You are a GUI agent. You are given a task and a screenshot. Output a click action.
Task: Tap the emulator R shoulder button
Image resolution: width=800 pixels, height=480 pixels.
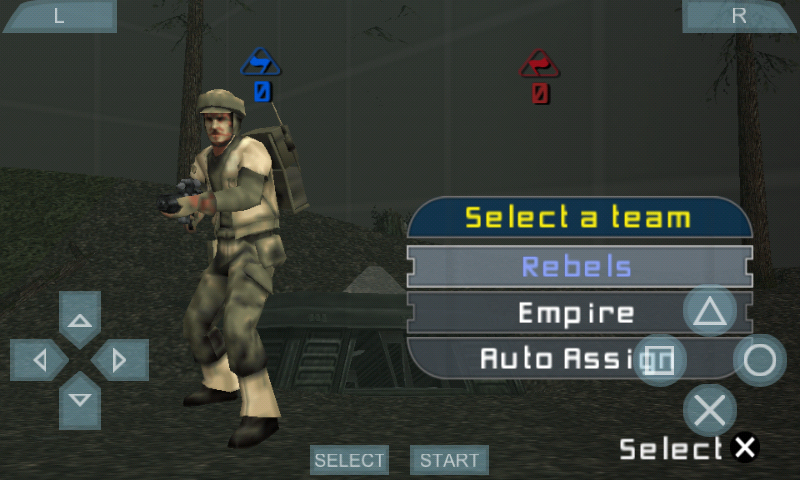click(x=739, y=16)
